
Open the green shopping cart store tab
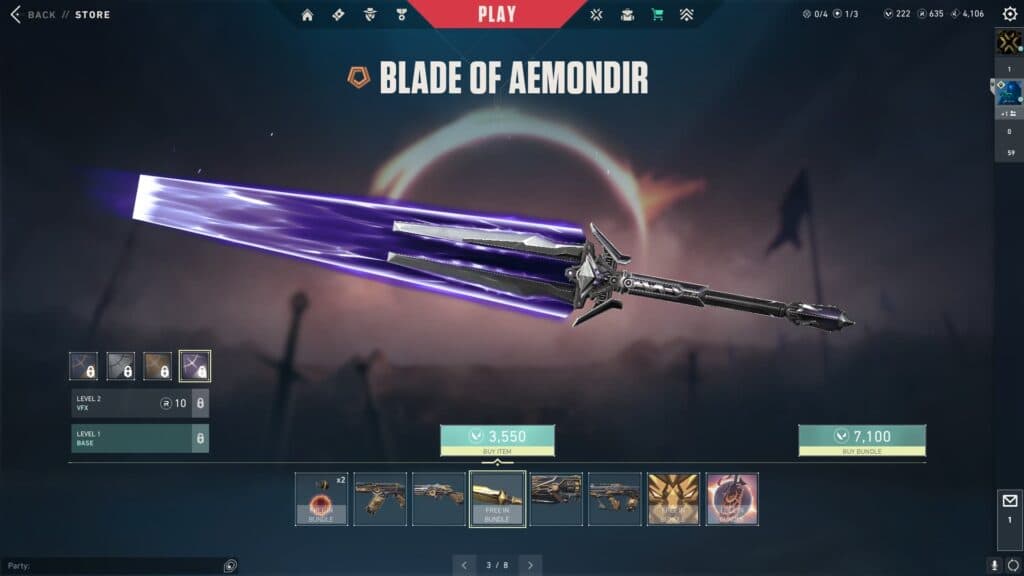click(x=657, y=15)
